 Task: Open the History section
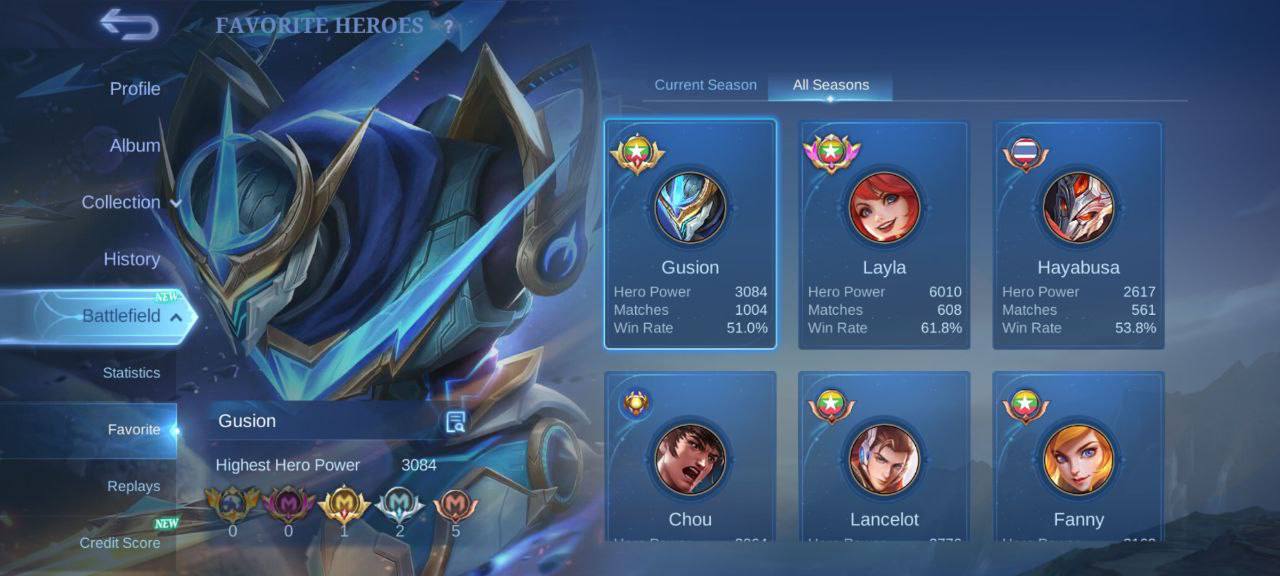coord(132,259)
